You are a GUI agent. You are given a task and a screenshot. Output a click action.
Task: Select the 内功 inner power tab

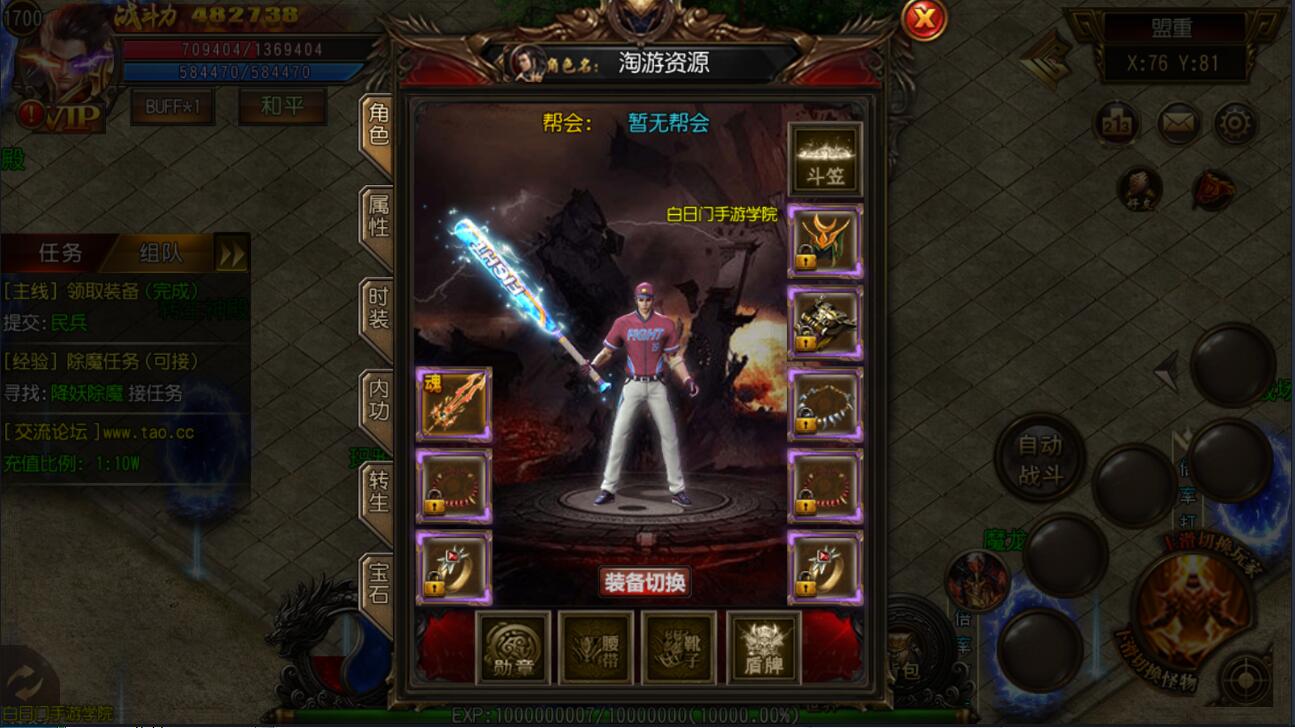(x=379, y=400)
